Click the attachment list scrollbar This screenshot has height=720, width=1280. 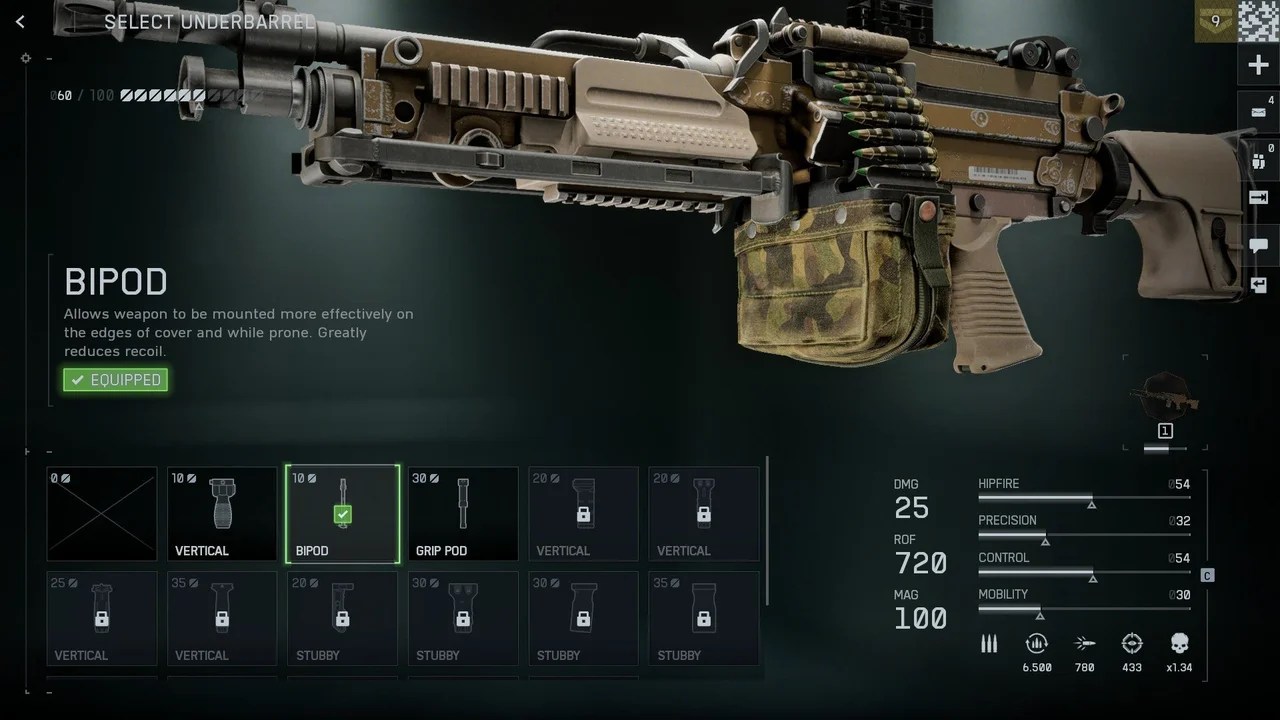tap(767, 530)
